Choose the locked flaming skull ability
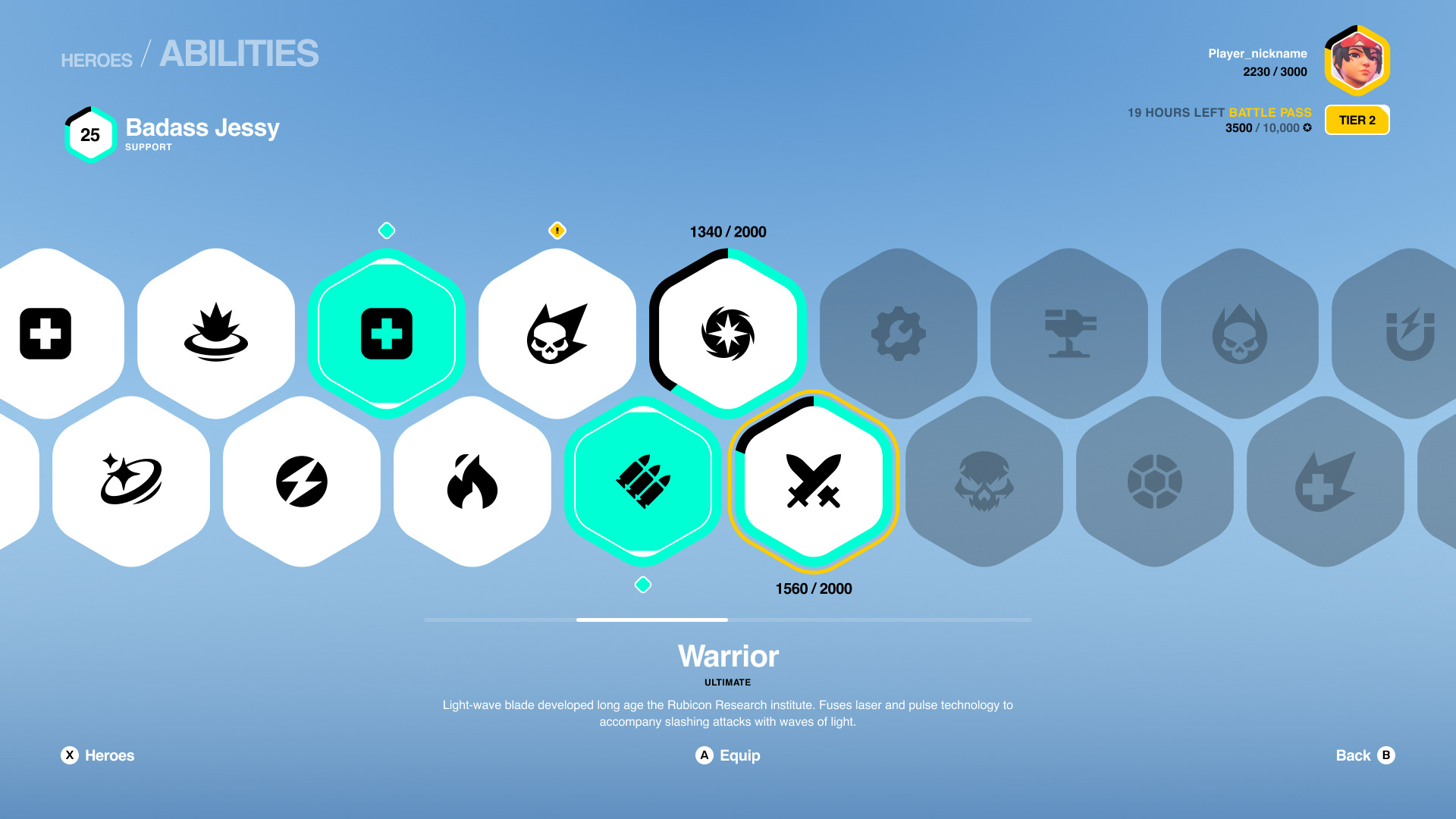 1240,334
